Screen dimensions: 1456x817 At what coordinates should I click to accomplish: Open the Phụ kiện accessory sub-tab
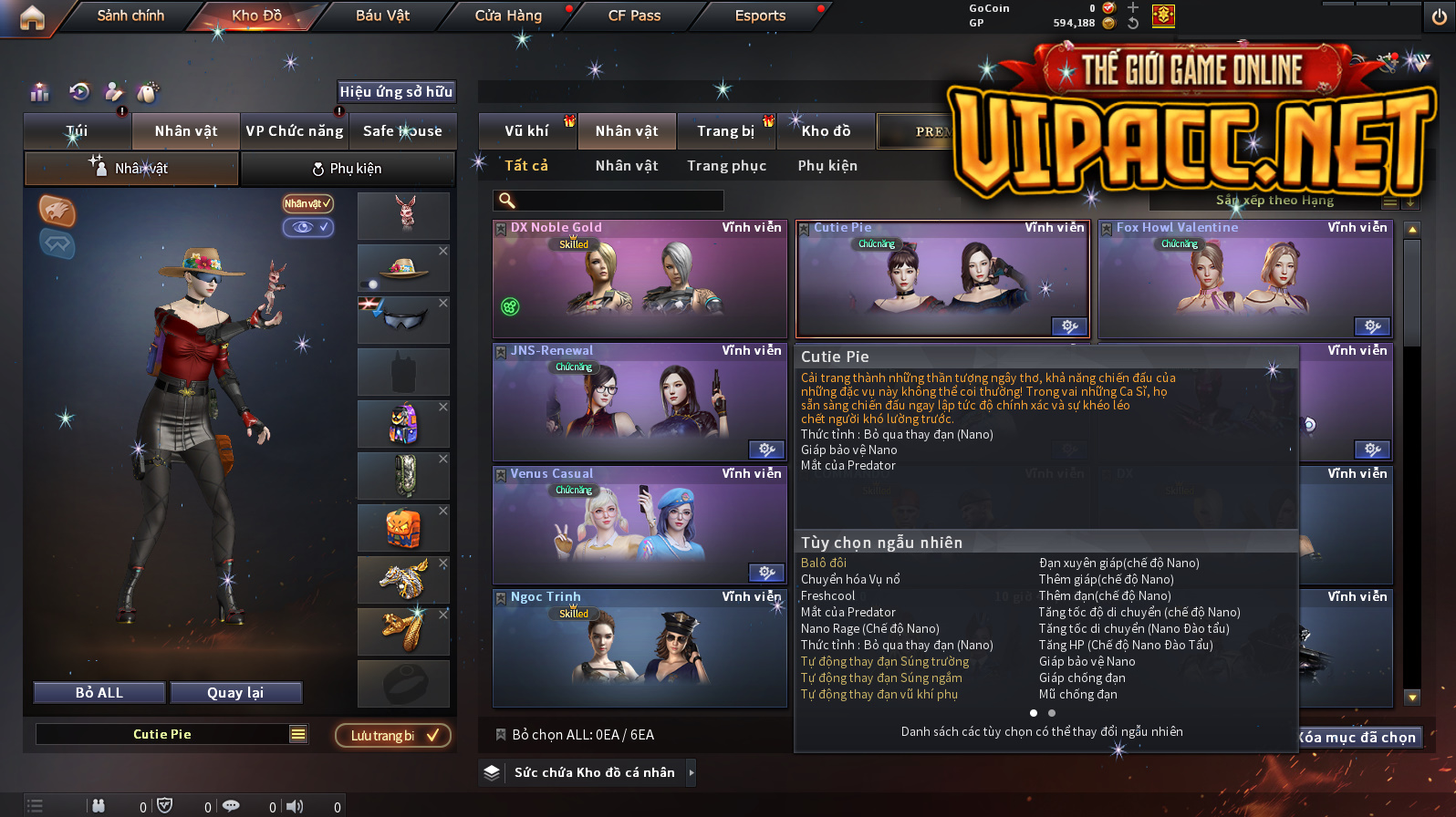348,169
